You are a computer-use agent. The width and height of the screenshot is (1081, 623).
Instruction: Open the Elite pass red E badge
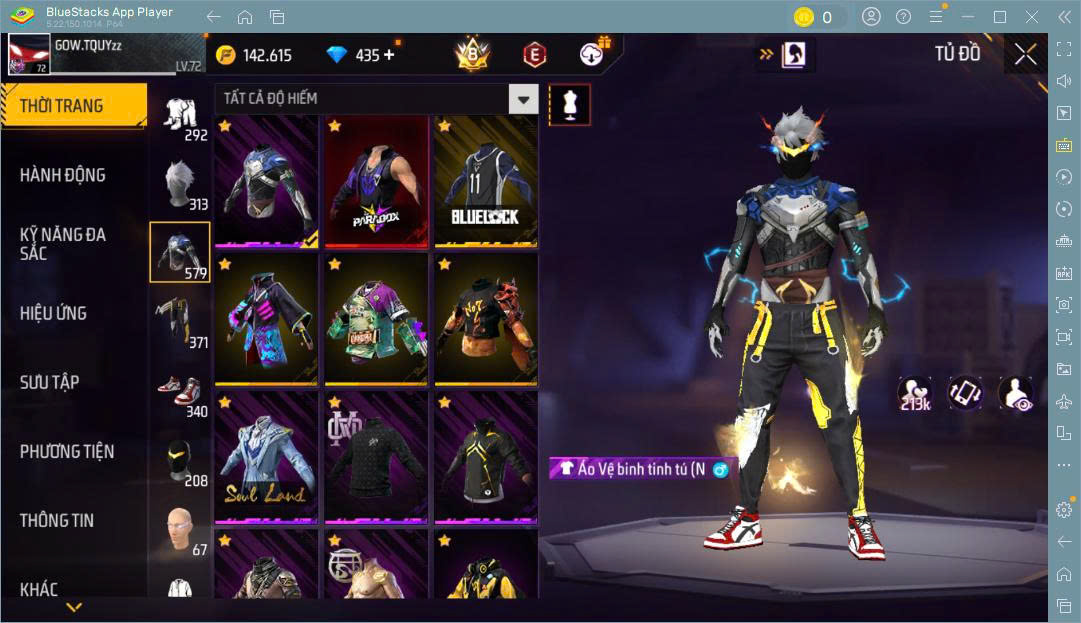pyautogui.click(x=535, y=55)
